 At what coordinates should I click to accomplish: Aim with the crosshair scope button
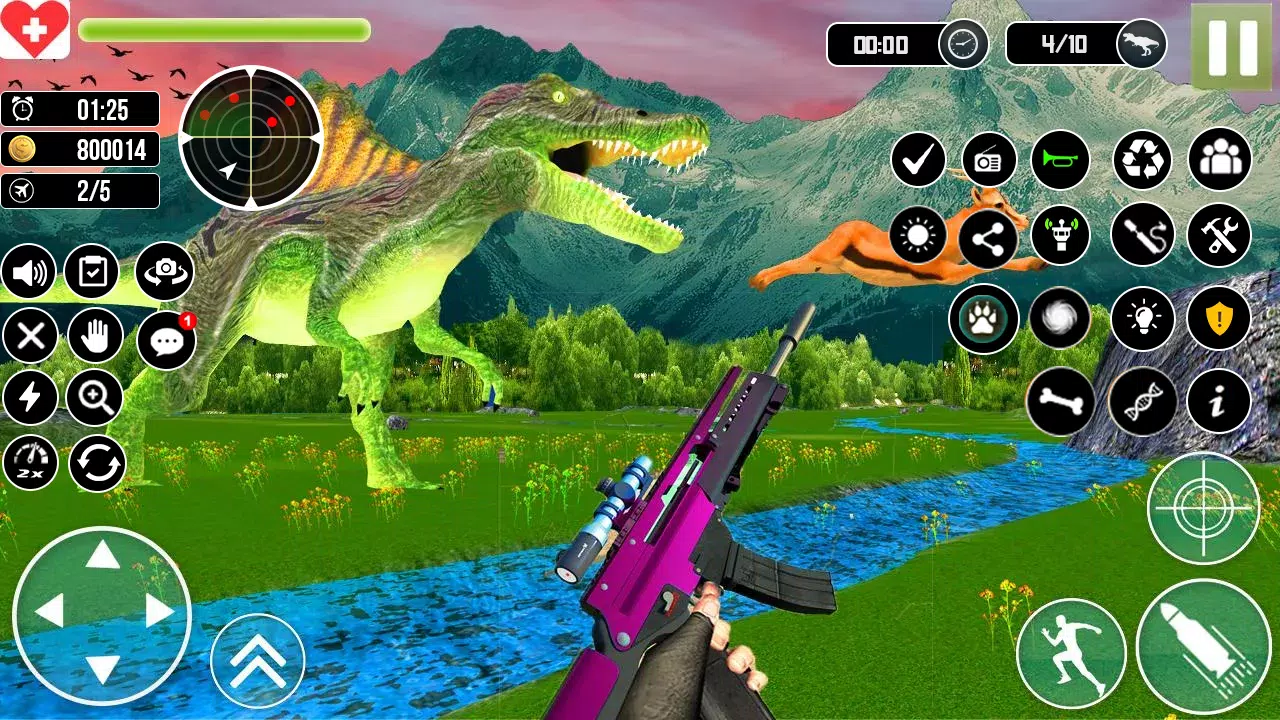(x=1202, y=507)
